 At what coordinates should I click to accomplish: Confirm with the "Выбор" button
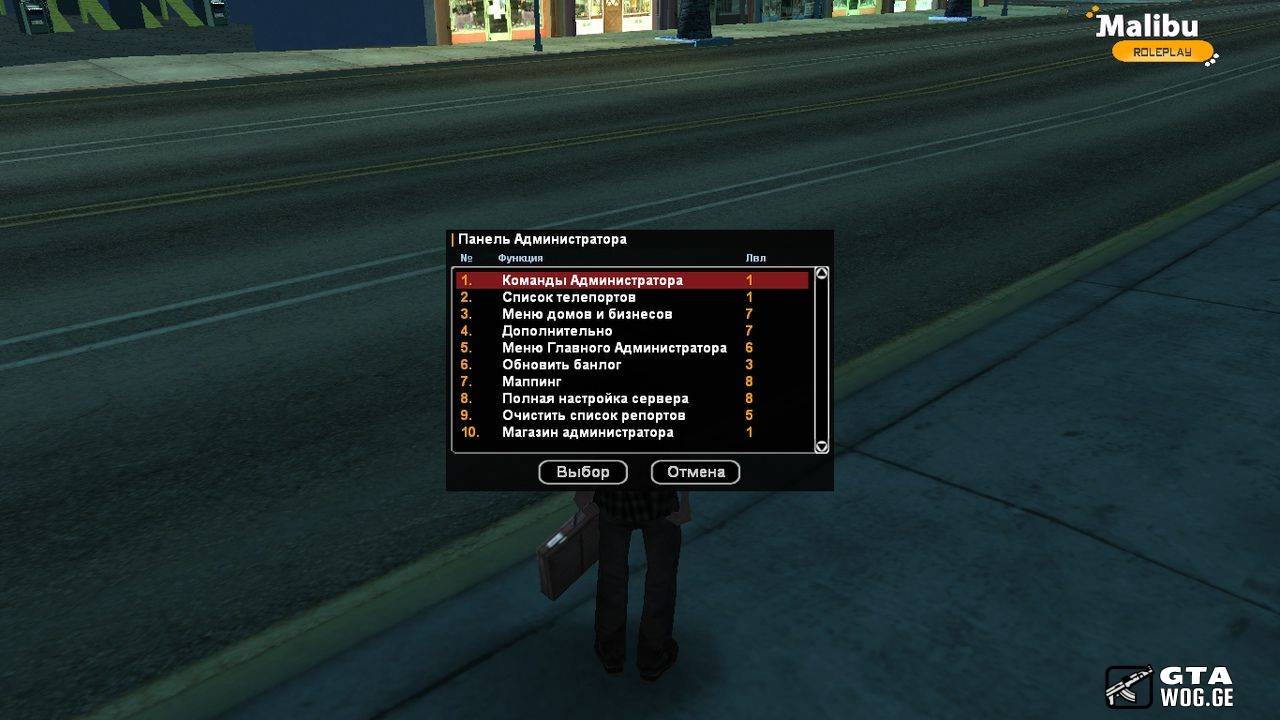coord(583,472)
